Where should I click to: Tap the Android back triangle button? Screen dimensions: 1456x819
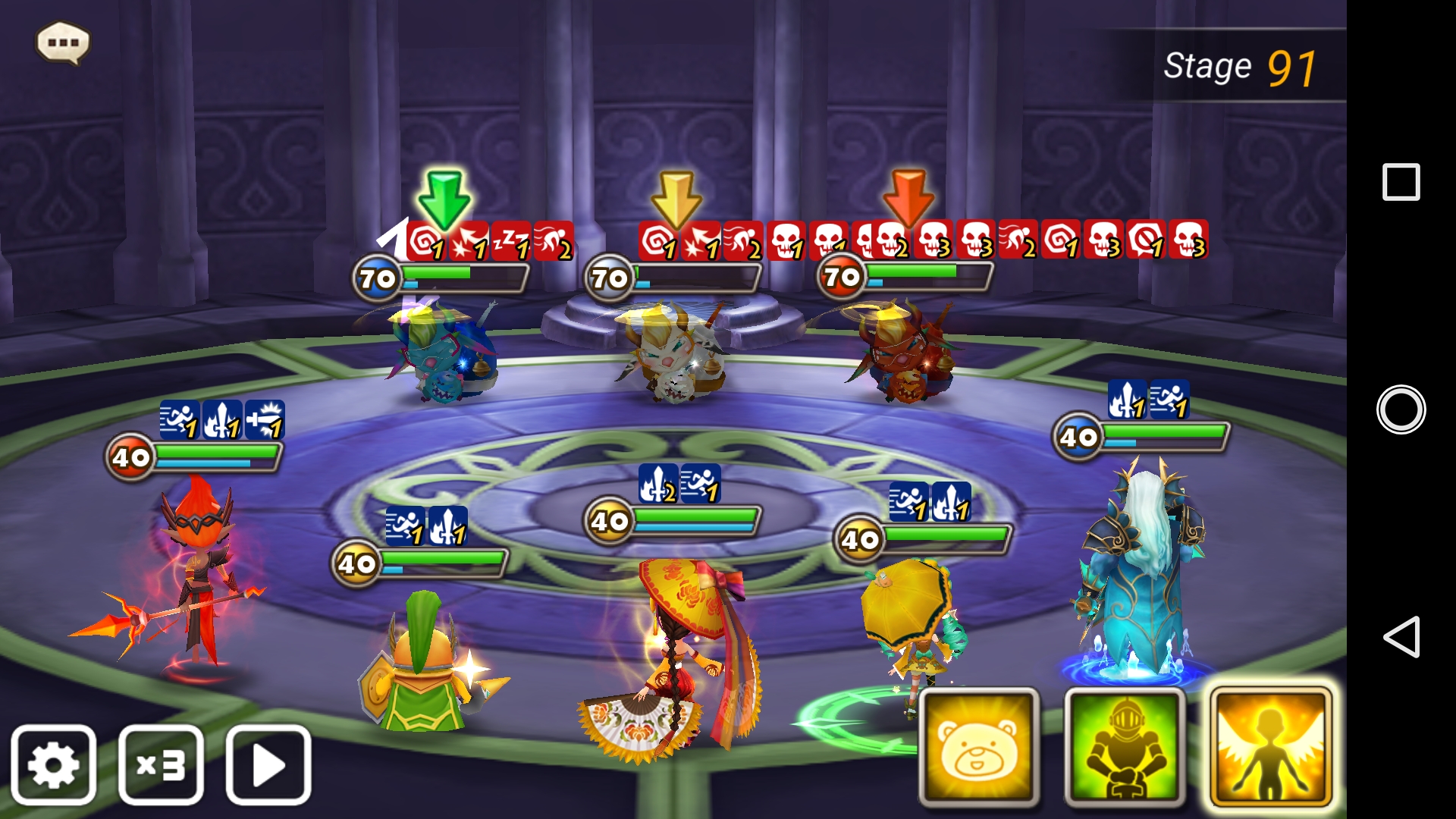click(x=1401, y=636)
